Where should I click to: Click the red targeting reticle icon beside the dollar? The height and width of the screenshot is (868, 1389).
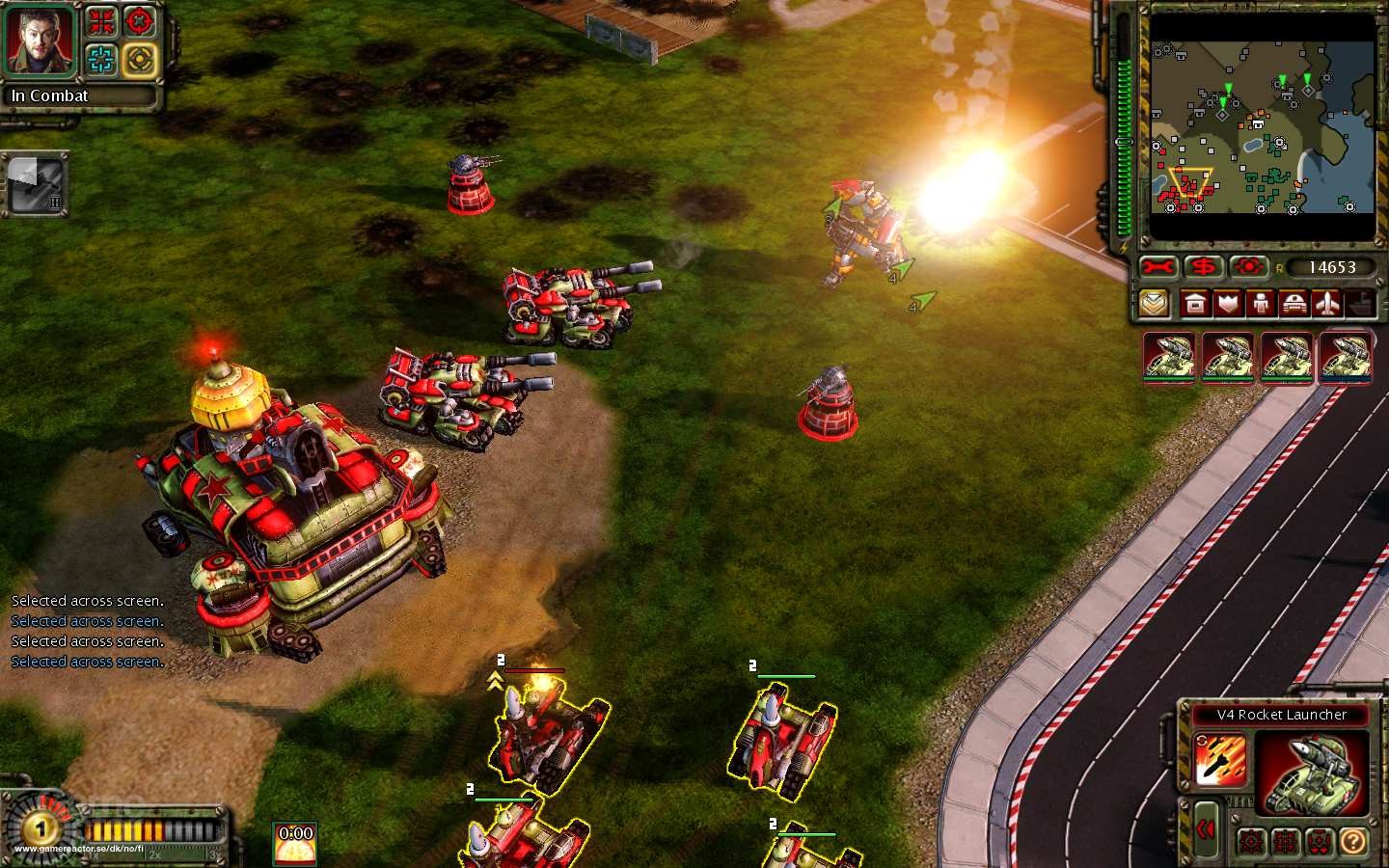[x=1250, y=266]
